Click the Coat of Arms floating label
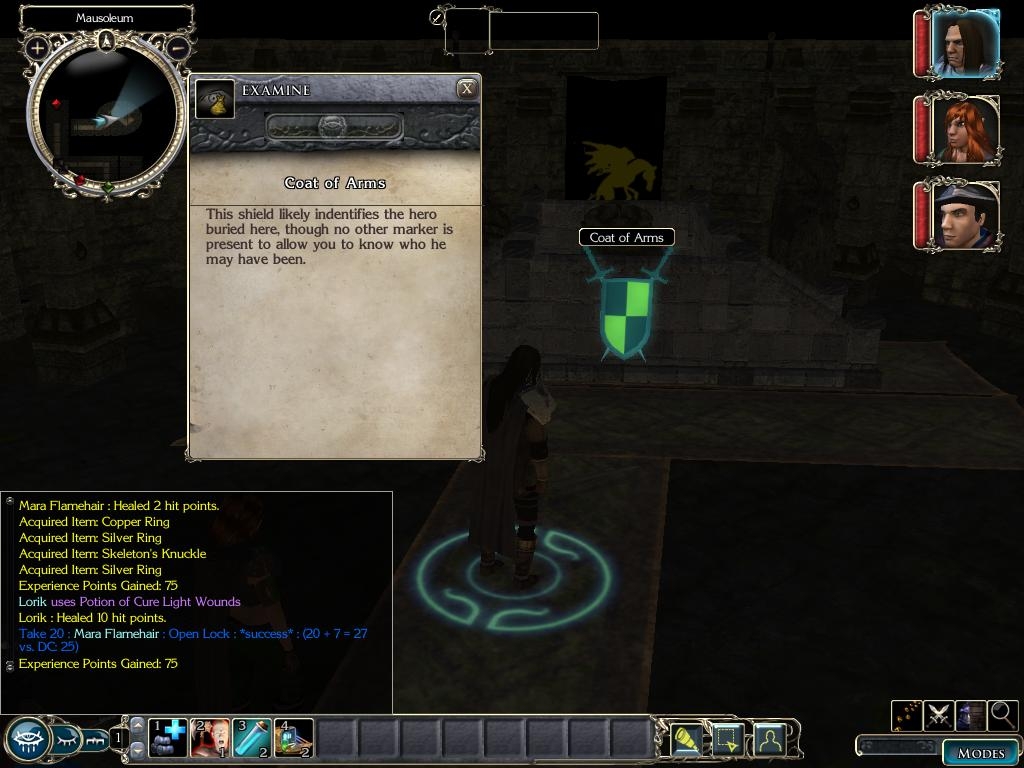The image size is (1024, 768). pos(627,237)
